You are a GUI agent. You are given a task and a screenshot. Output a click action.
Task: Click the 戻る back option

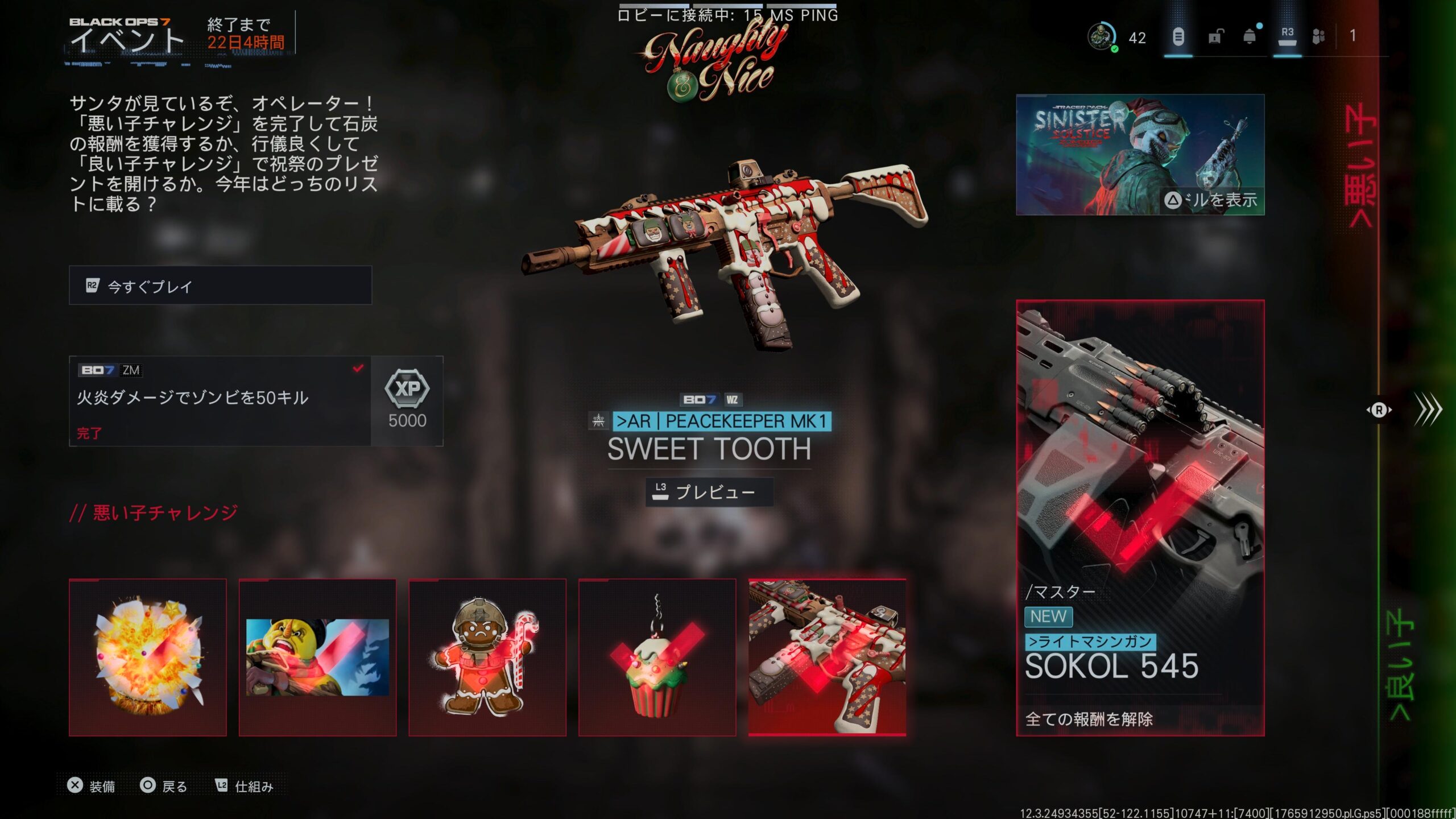[x=164, y=786]
